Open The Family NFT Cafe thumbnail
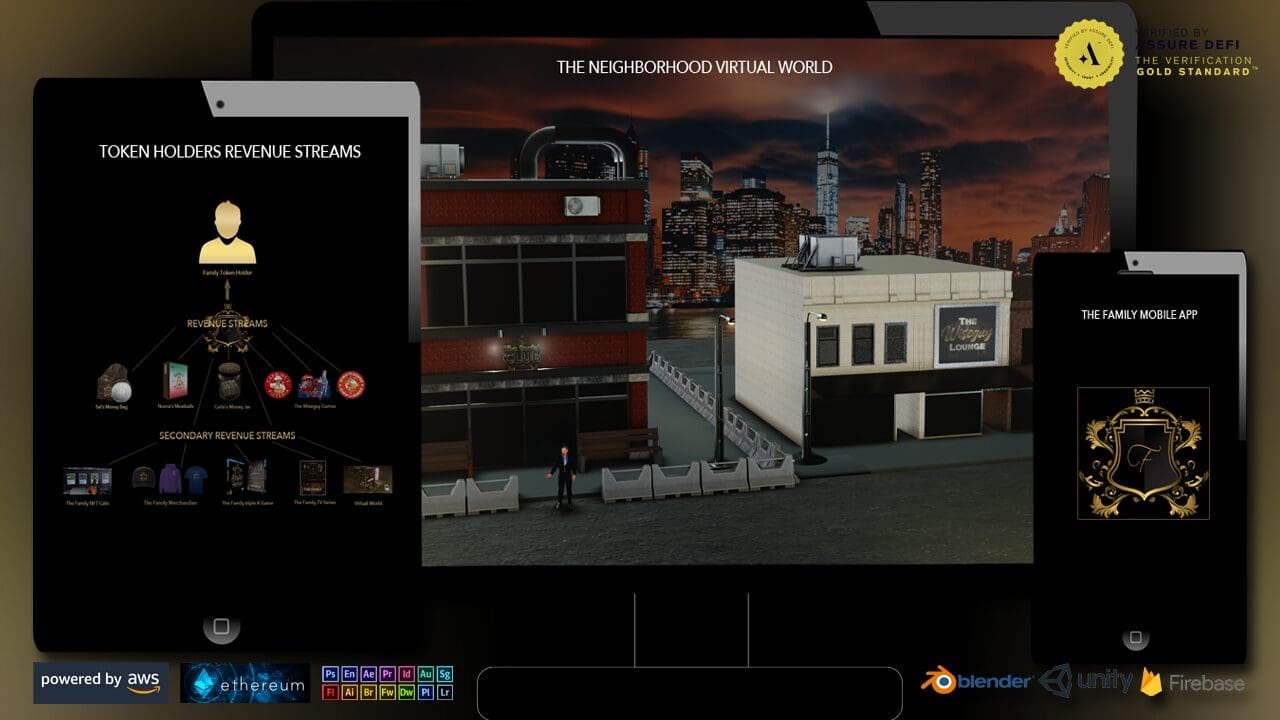Screen dimensions: 1280x720 coord(87,481)
